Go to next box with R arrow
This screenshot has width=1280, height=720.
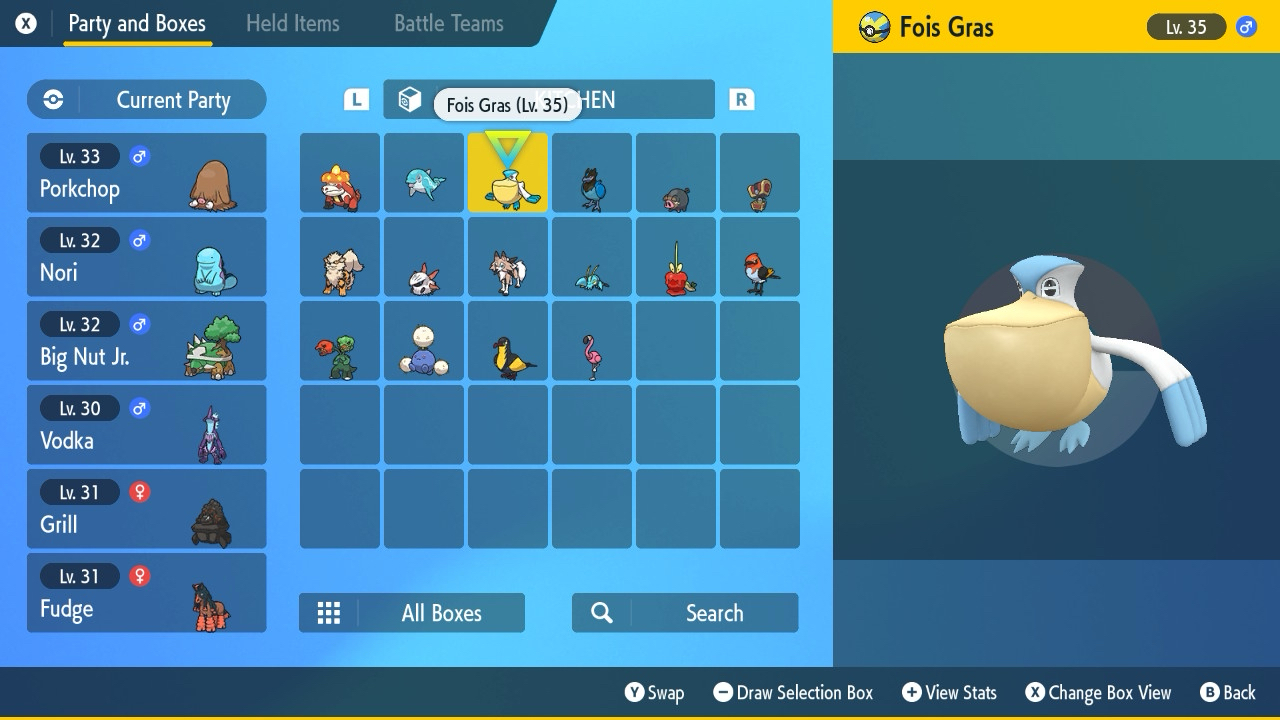[x=741, y=99]
